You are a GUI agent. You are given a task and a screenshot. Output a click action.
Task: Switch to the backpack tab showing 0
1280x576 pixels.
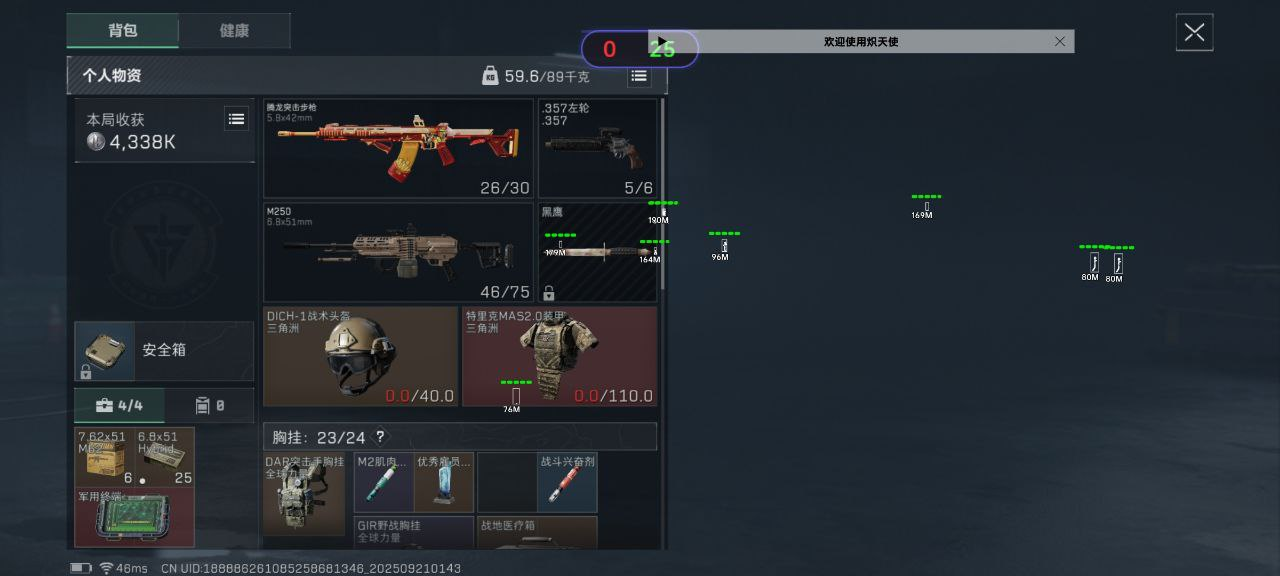point(210,406)
